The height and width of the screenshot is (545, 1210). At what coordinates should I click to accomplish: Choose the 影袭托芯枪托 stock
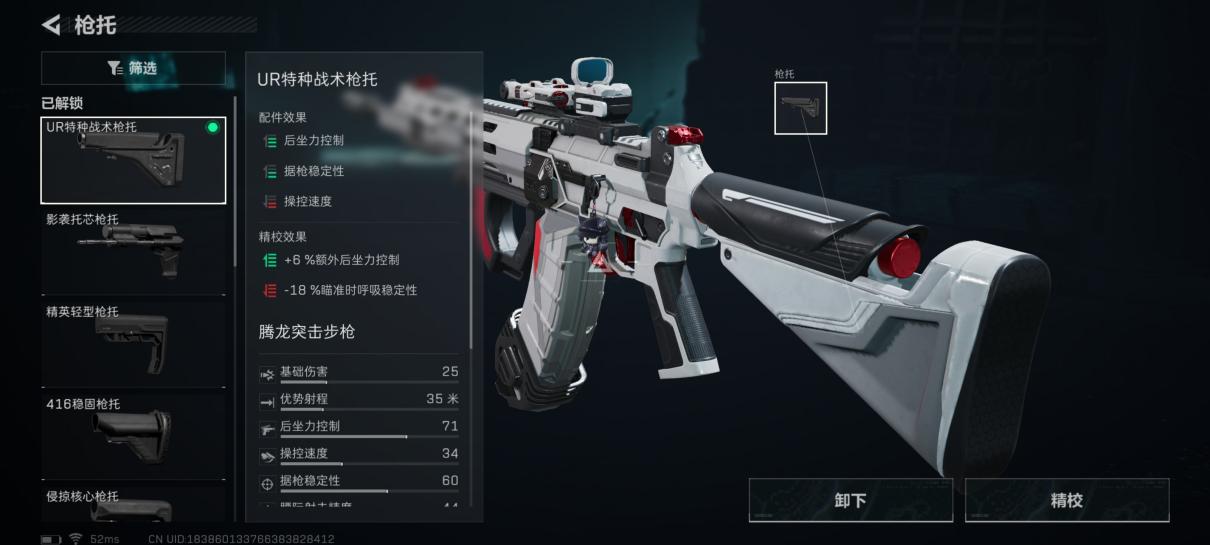[133, 250]
